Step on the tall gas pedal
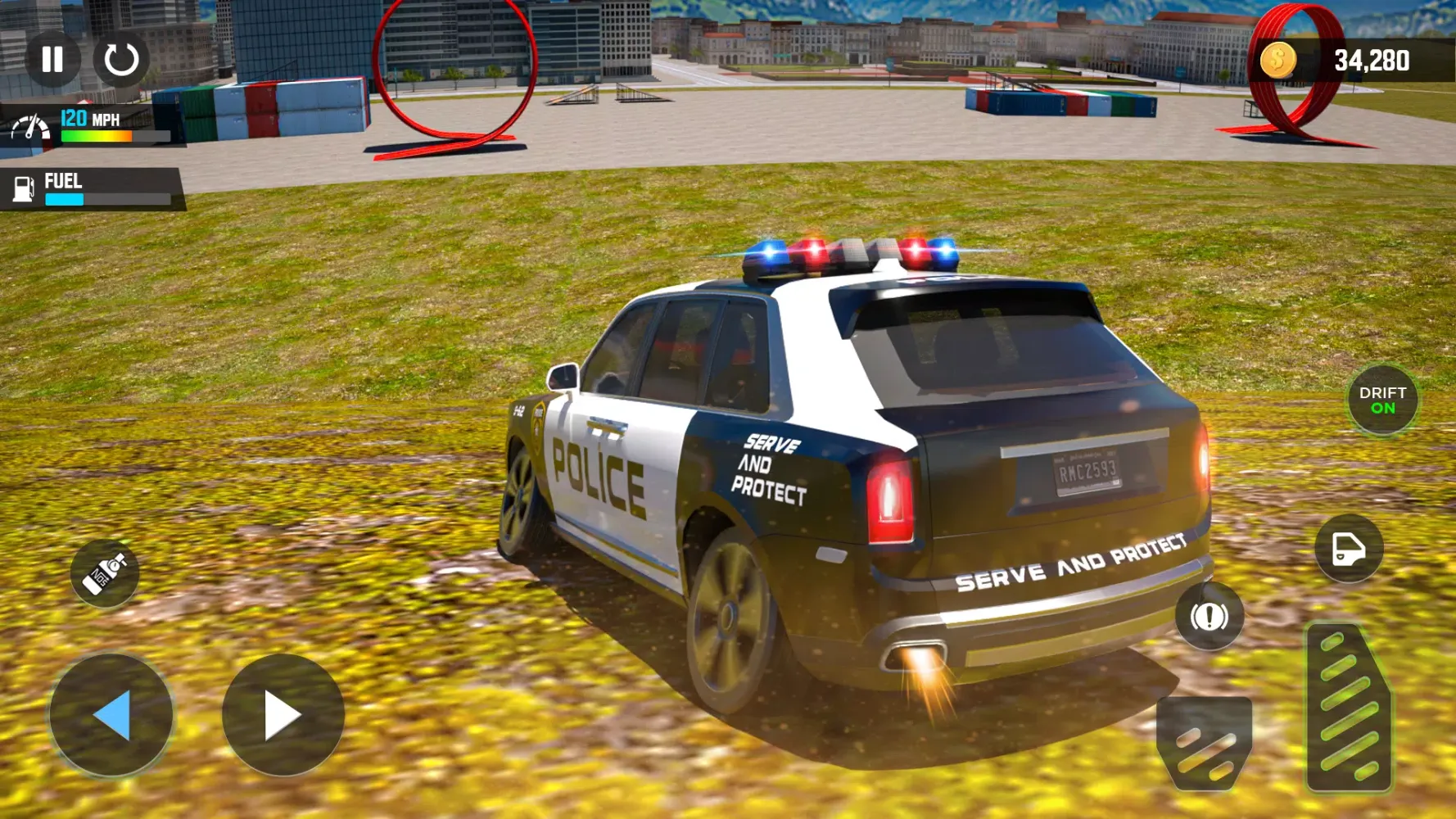Image resolution: width=1456 pixels, height=819 pixels. [x=1348, y=708]
